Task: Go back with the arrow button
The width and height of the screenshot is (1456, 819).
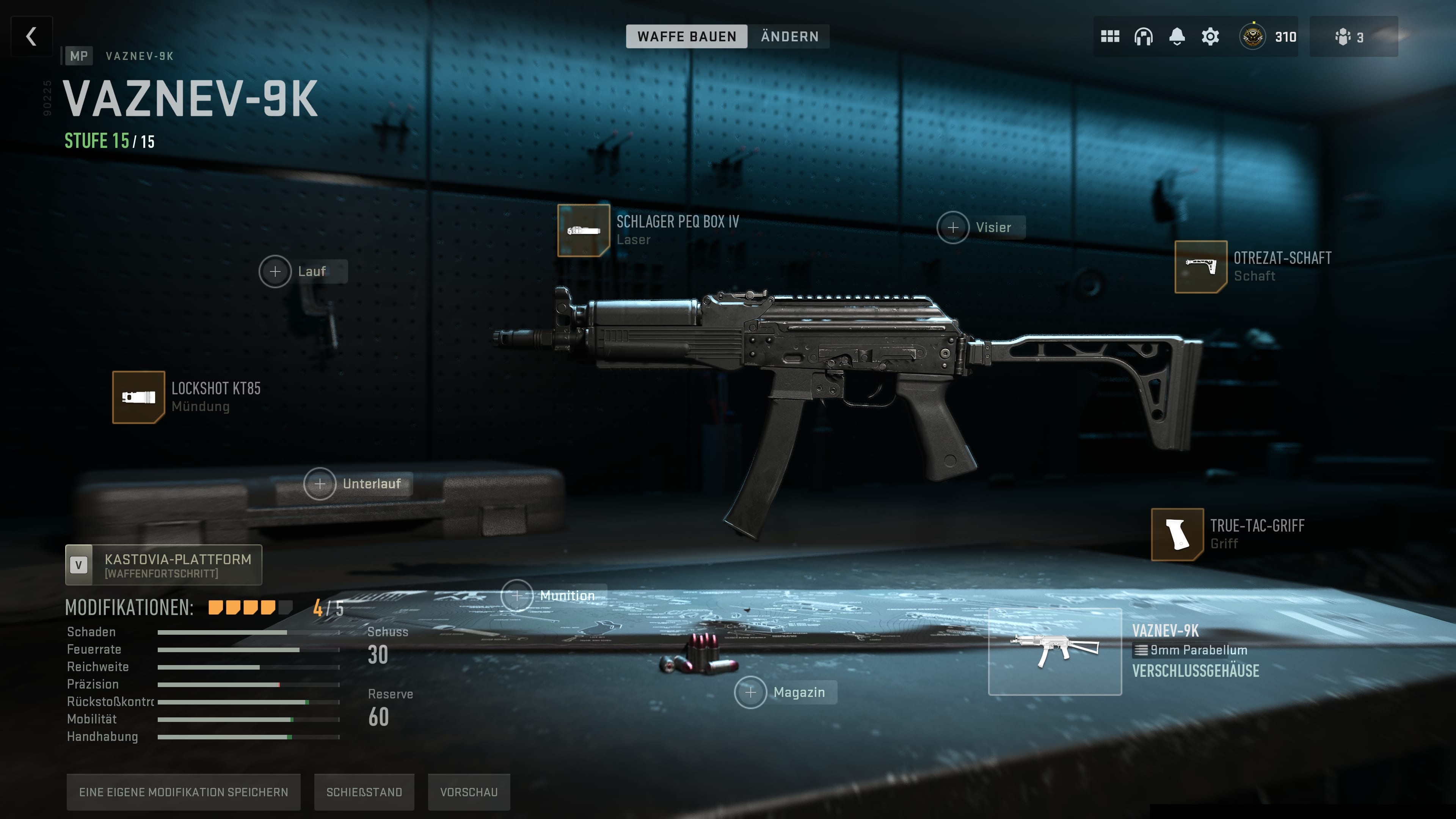Action: click(31, 37)
